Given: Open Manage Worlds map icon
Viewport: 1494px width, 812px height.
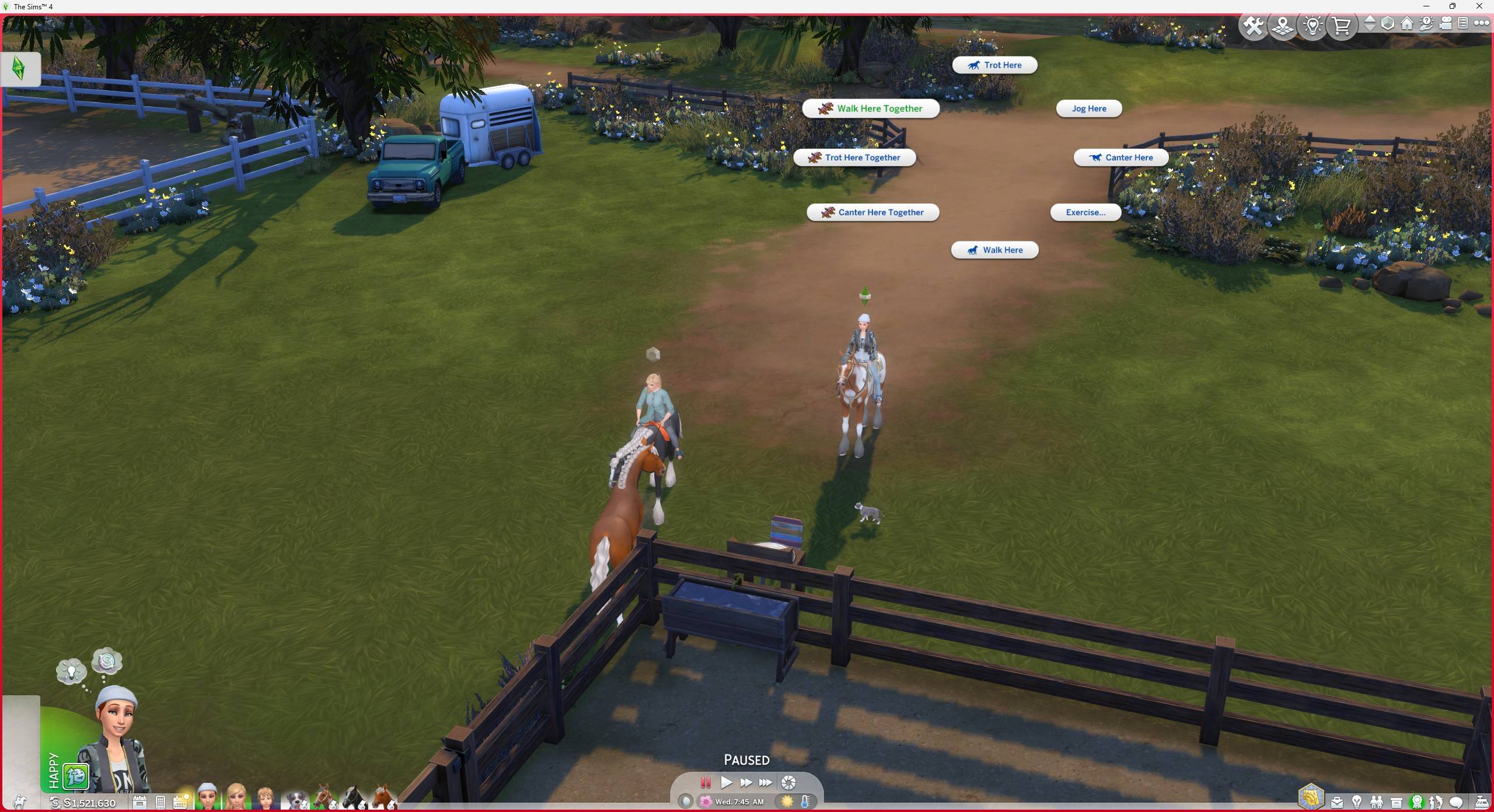Looking at the screenshot, I should pyautogui.click(x=1282, y=25).
